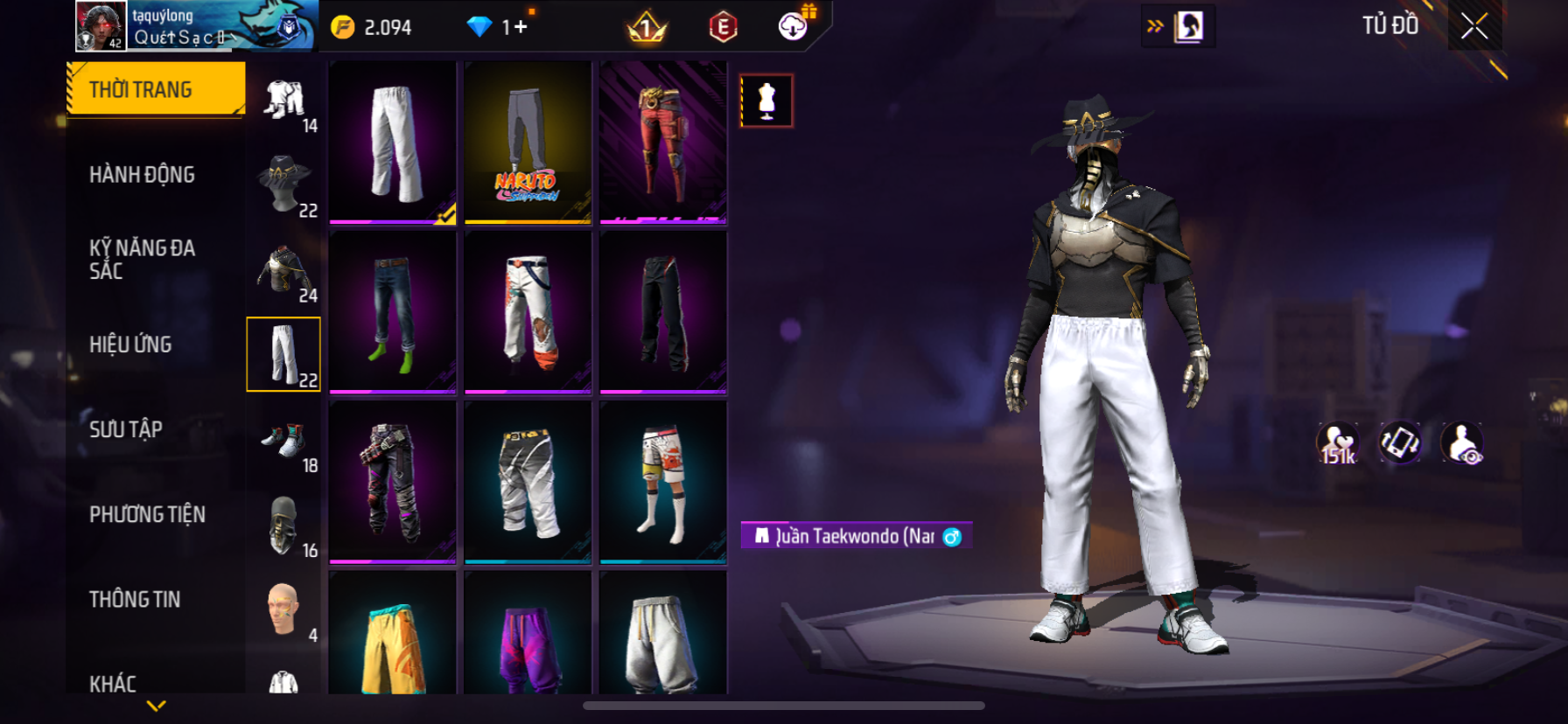Open the Hiệu Ứng tab
This screenshot has height=724, width=1568.
coord(130,345)
